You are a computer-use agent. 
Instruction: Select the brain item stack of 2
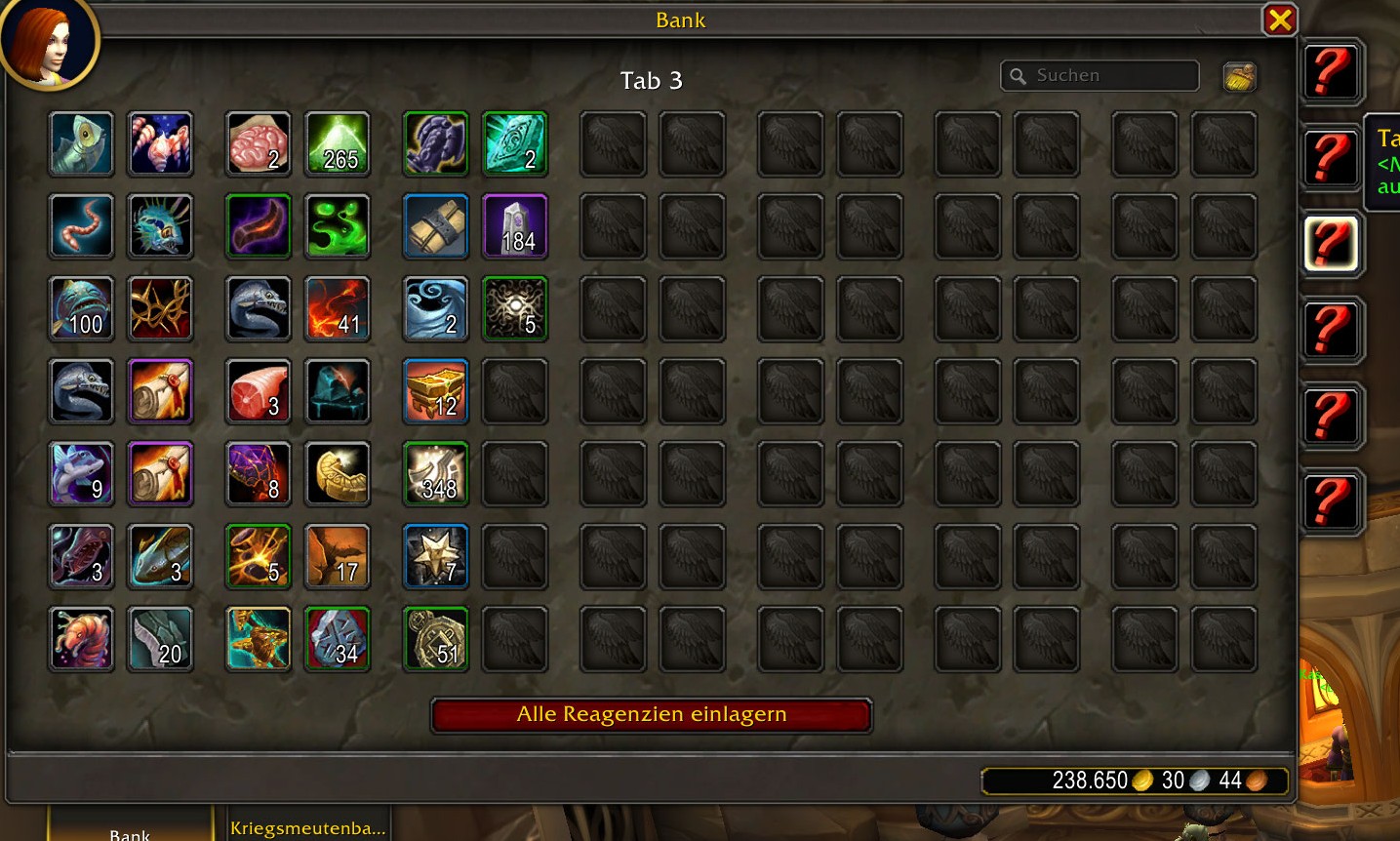(259, 144)
